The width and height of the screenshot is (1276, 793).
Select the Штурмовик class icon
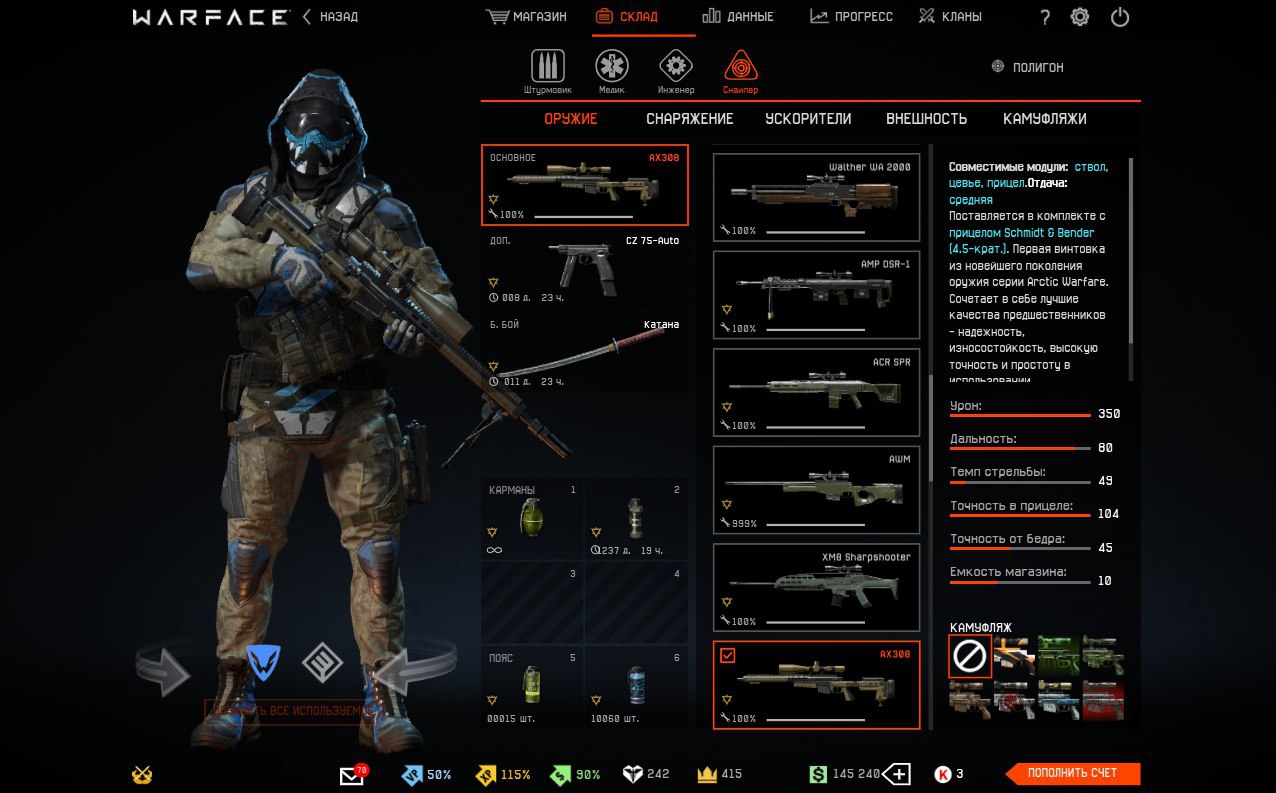547,67
